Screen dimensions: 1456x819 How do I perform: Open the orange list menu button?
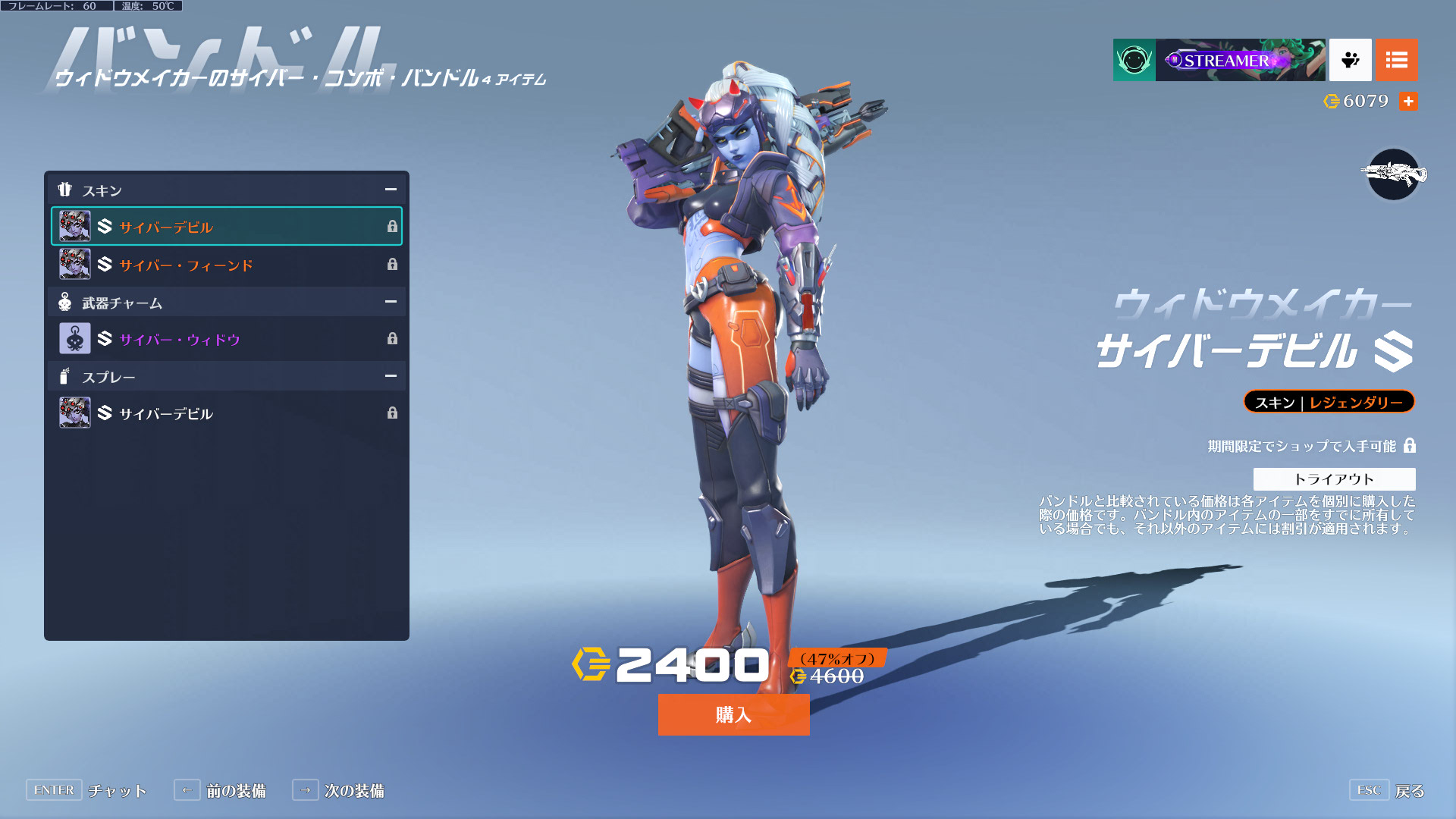pos(1396,60)
